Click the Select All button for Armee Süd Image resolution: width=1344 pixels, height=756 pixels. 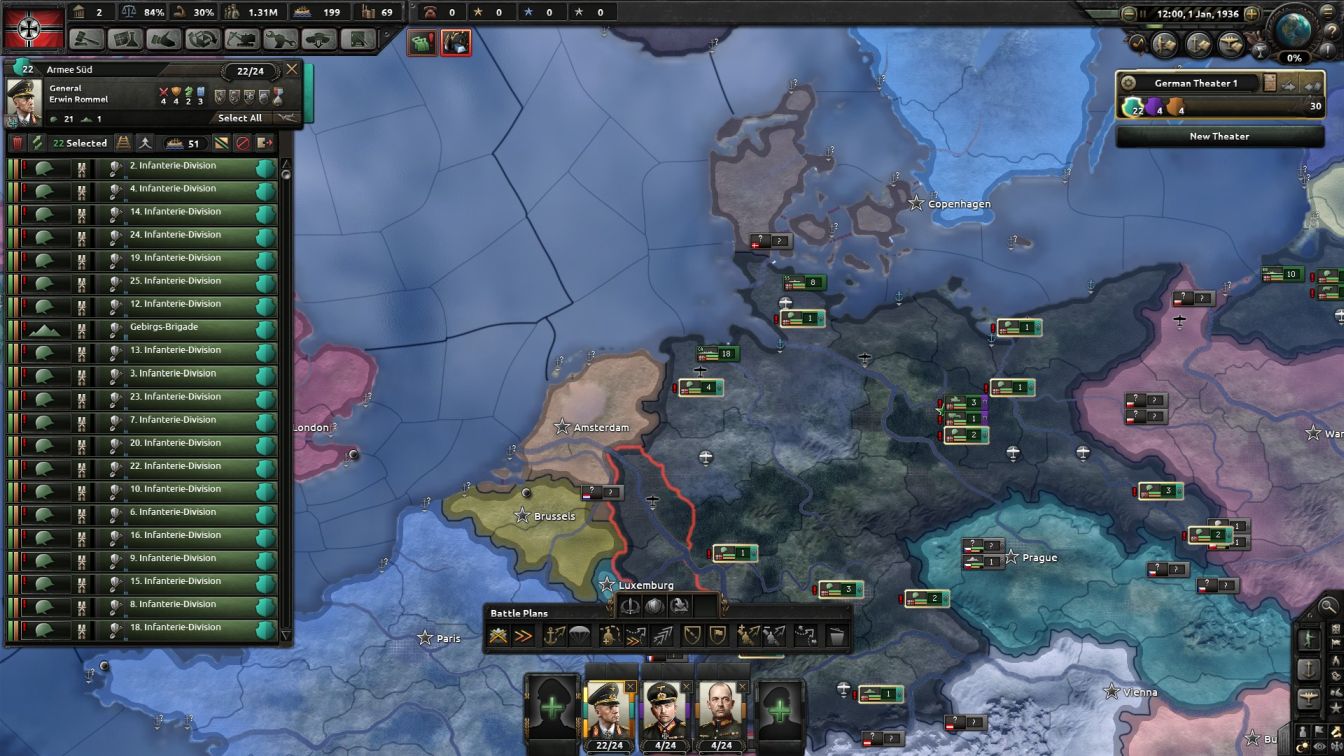pos(240,118)
